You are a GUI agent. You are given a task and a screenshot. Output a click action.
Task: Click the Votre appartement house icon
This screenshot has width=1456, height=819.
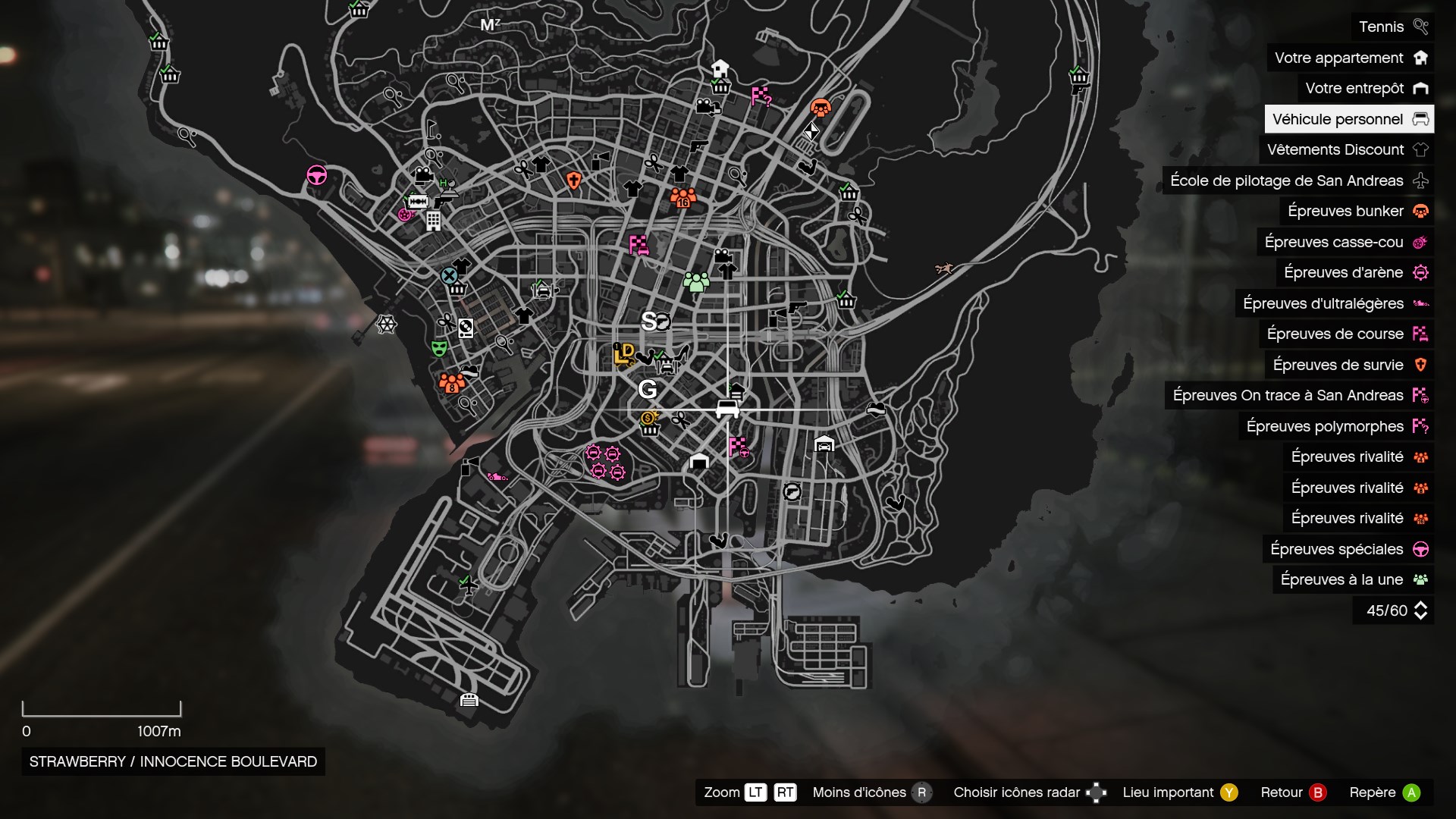tap(1420, 58)
